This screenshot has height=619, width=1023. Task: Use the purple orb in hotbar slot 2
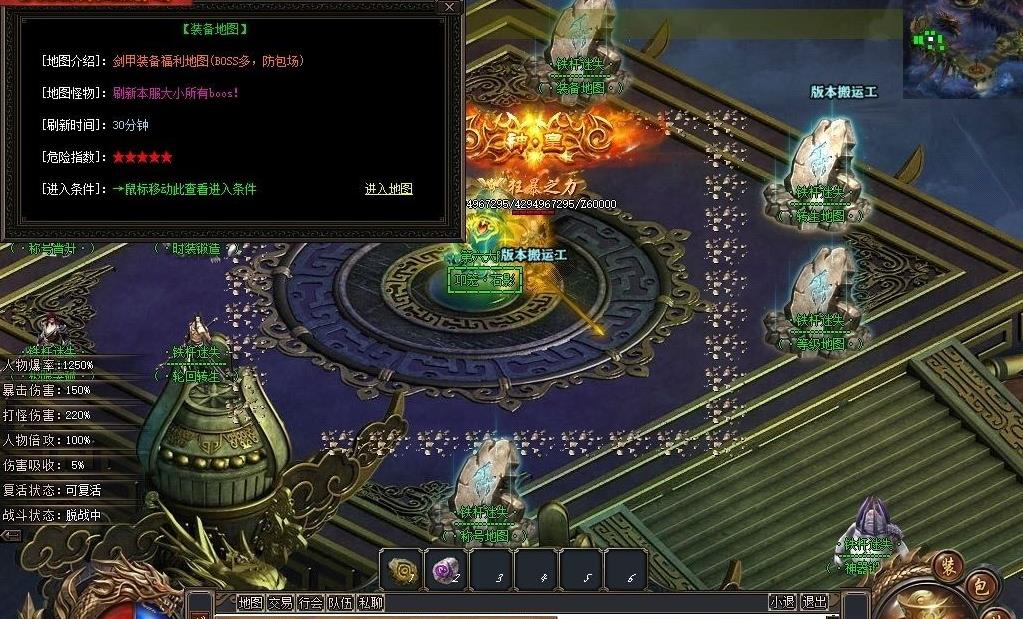click(446, 570)
